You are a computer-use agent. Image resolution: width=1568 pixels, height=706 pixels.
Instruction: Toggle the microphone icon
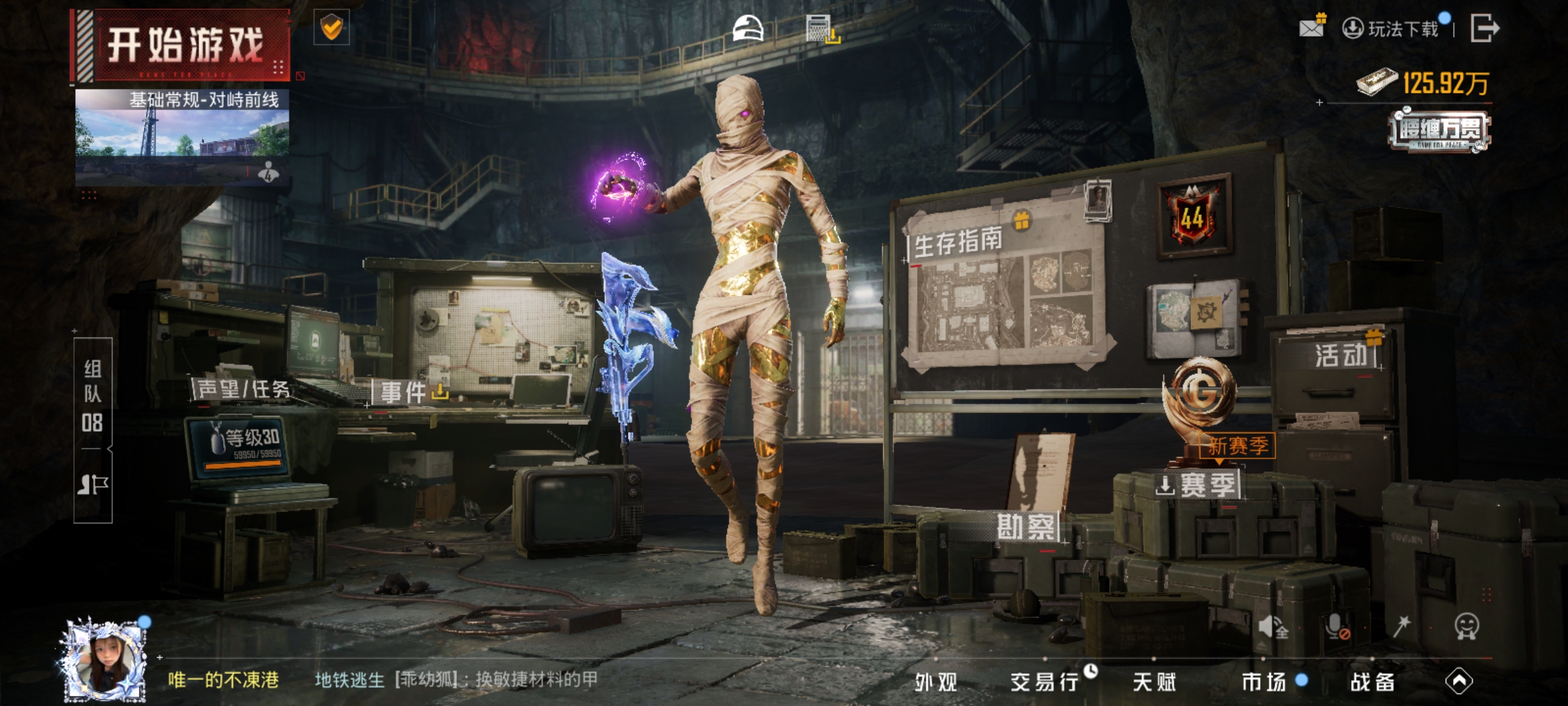click(1337, 628)
